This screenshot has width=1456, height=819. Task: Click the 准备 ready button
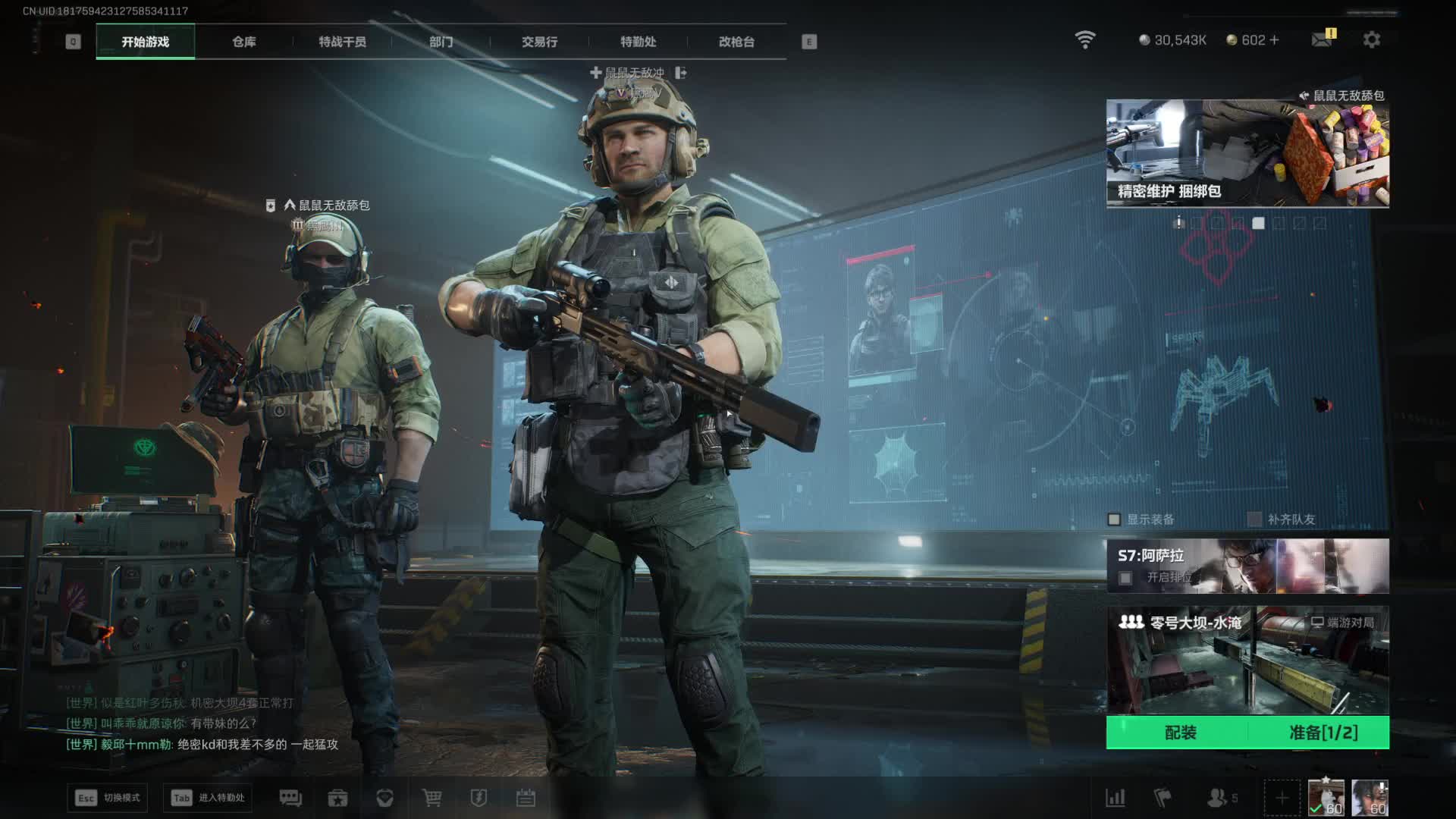click(x=1323, y=733)
